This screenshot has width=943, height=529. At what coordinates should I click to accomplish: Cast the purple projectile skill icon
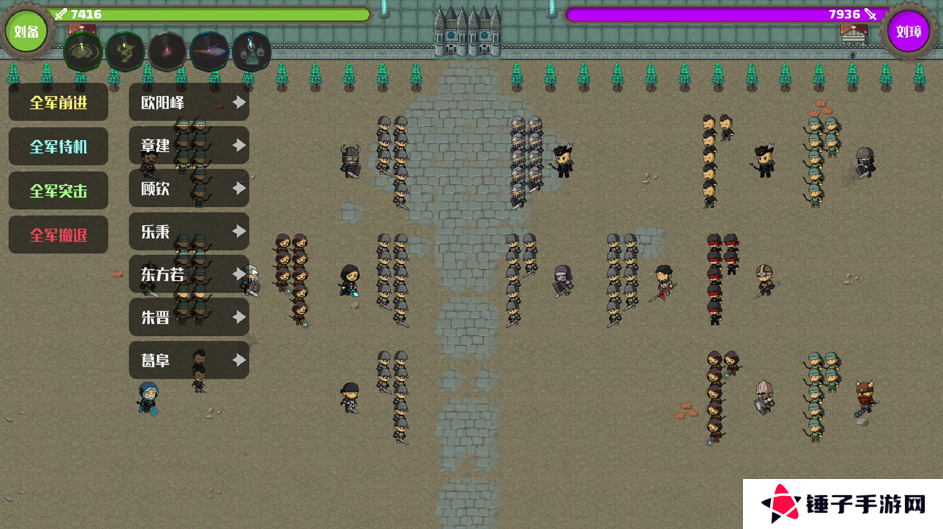pos(210,50)
